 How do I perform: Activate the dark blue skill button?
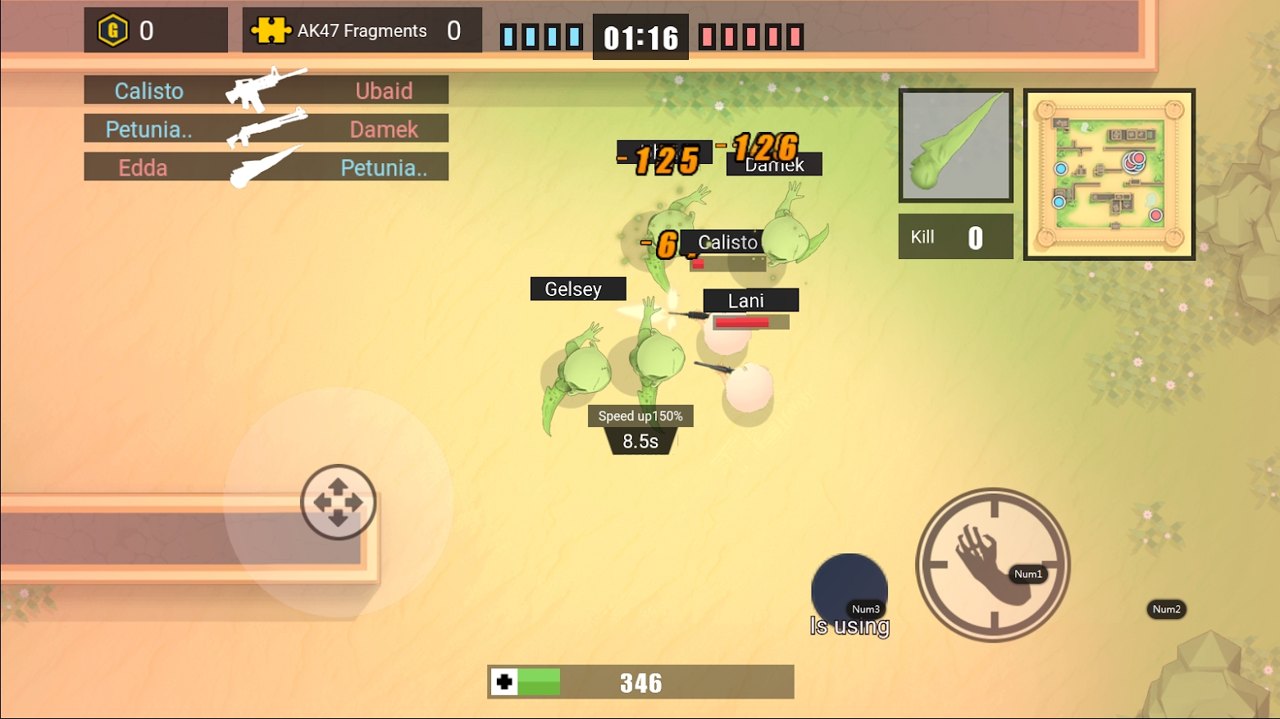click(848, 590)
